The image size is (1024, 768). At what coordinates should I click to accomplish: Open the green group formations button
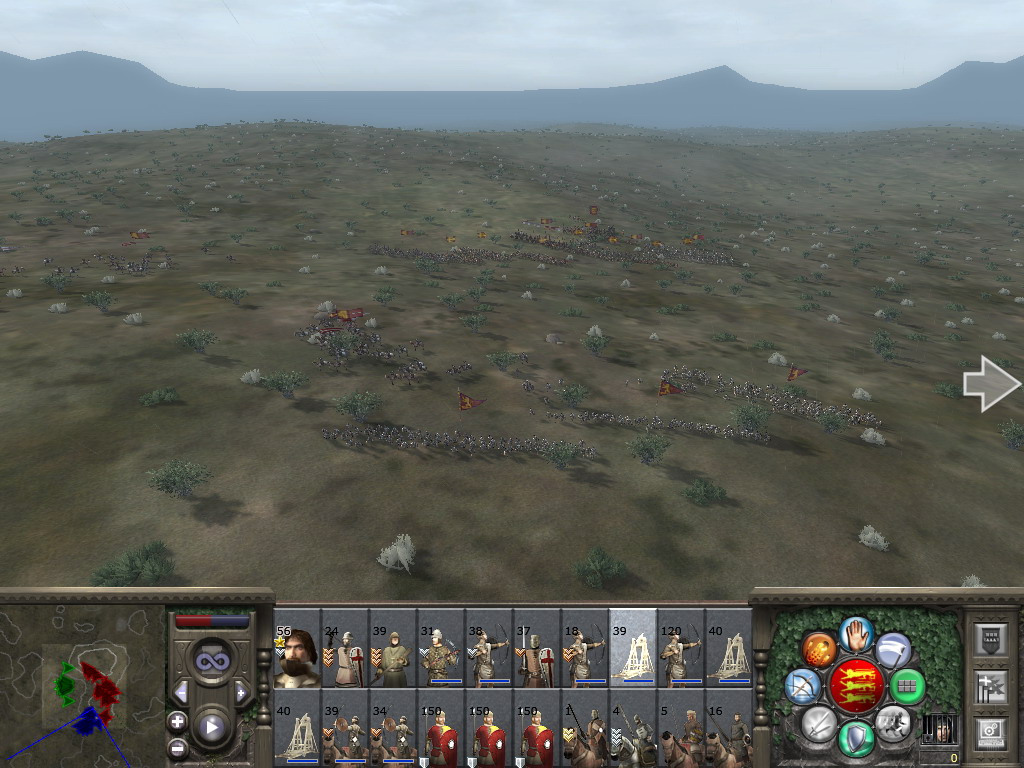coord(907,686)
